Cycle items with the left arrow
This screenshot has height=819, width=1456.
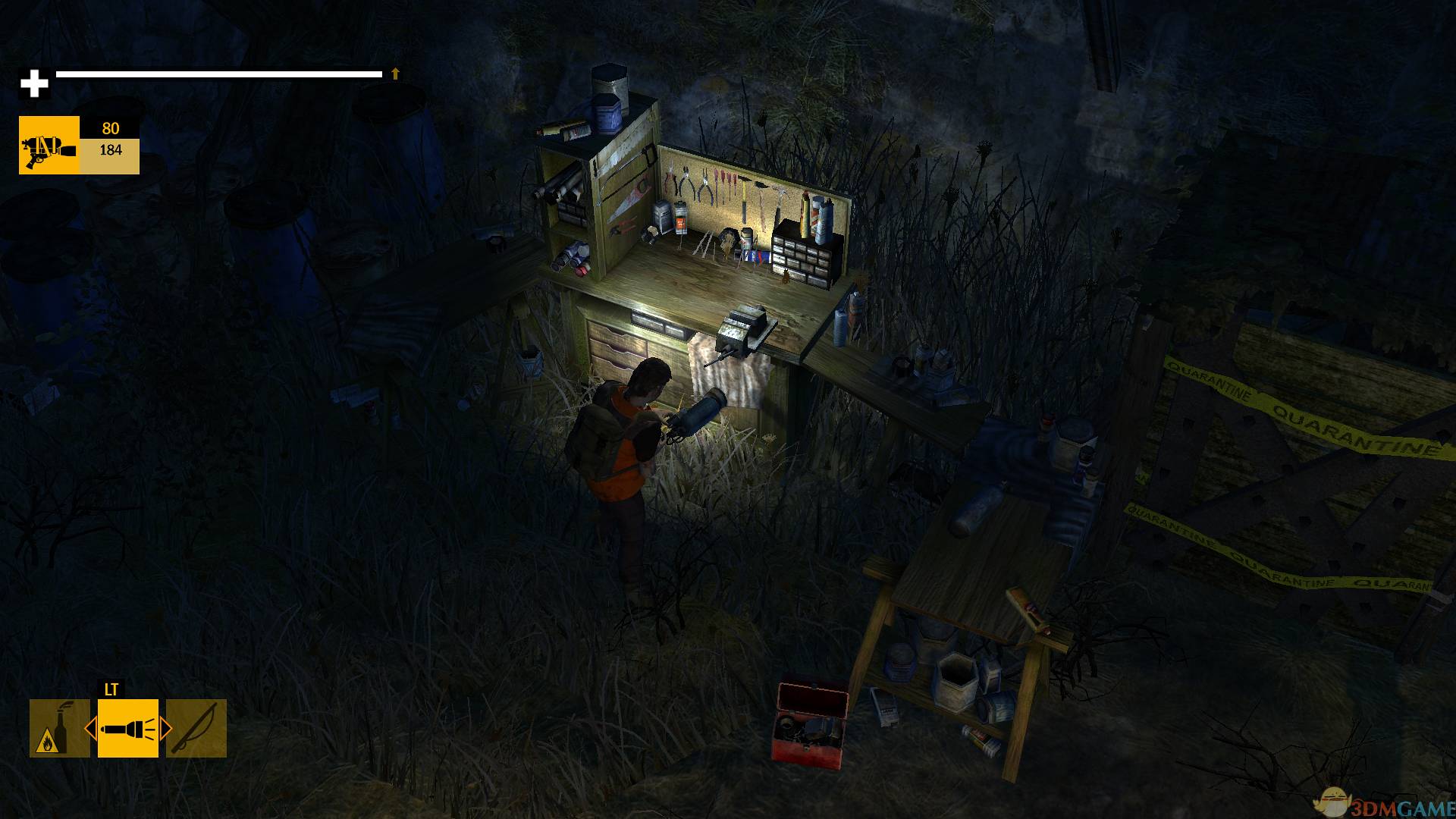click(x=90, y=730)
